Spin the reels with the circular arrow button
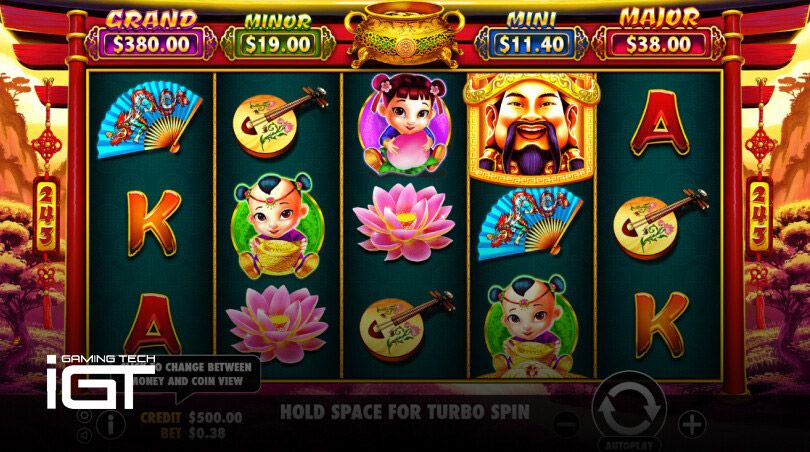Image resolution: width=810 pixels, height=452 pixels. (x=627, y=407)
